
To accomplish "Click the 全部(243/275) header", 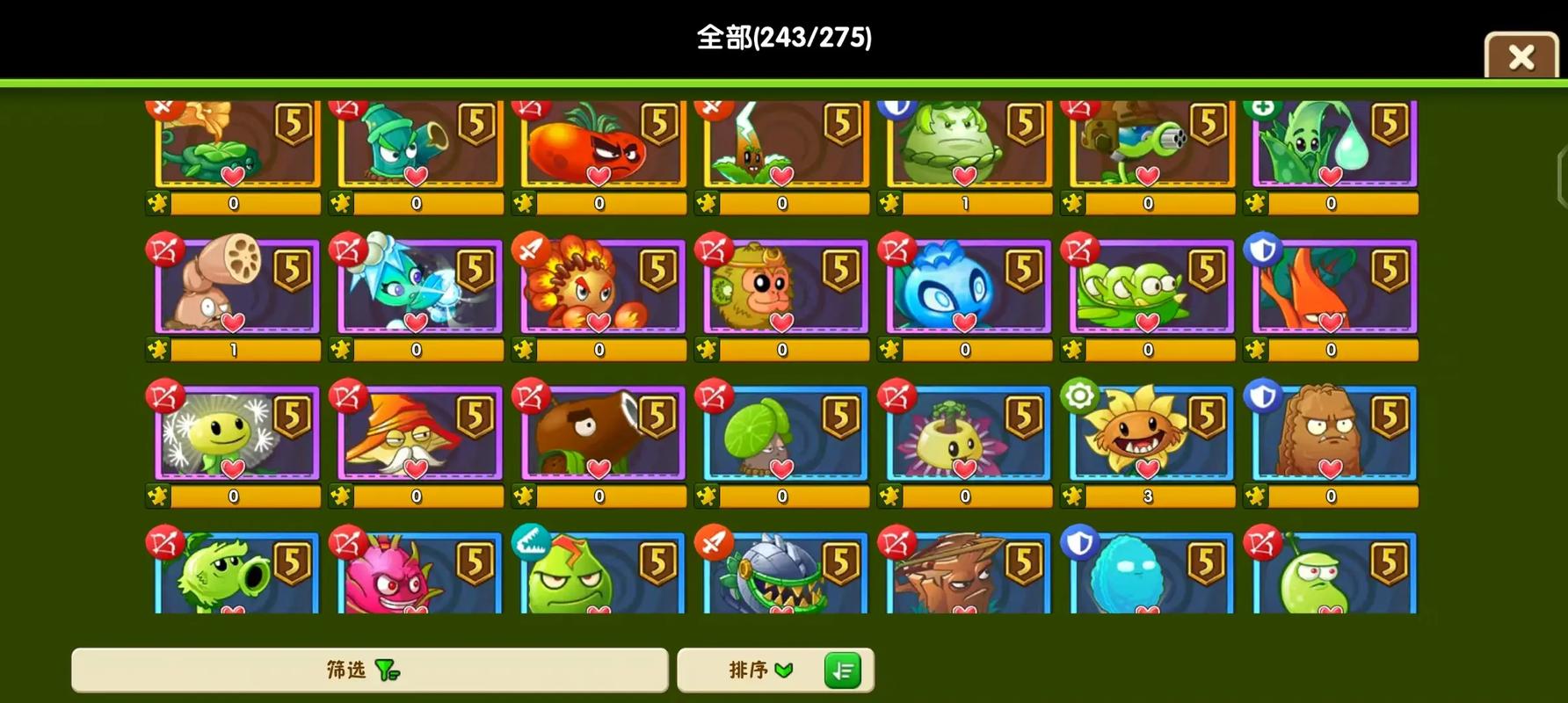I will 784,37.
